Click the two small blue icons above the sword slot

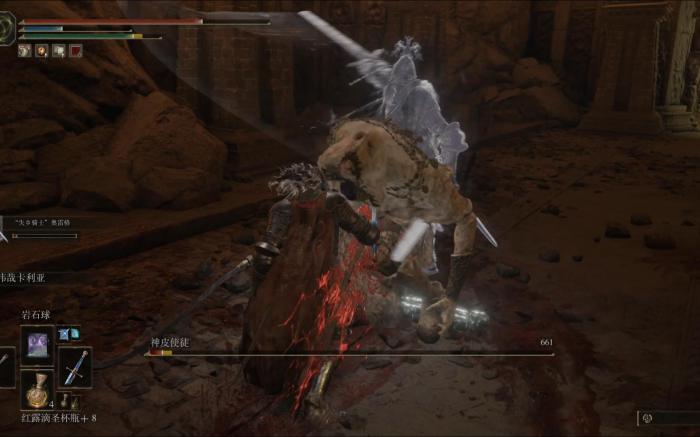coord(68,333)
